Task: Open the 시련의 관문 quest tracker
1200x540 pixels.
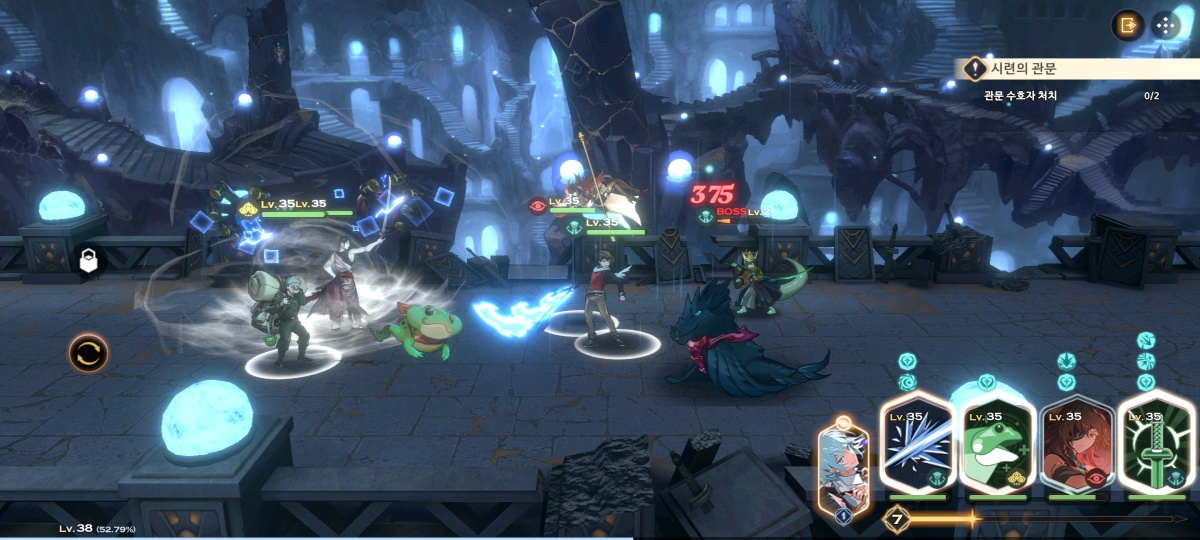Action: coord(1075,69)
